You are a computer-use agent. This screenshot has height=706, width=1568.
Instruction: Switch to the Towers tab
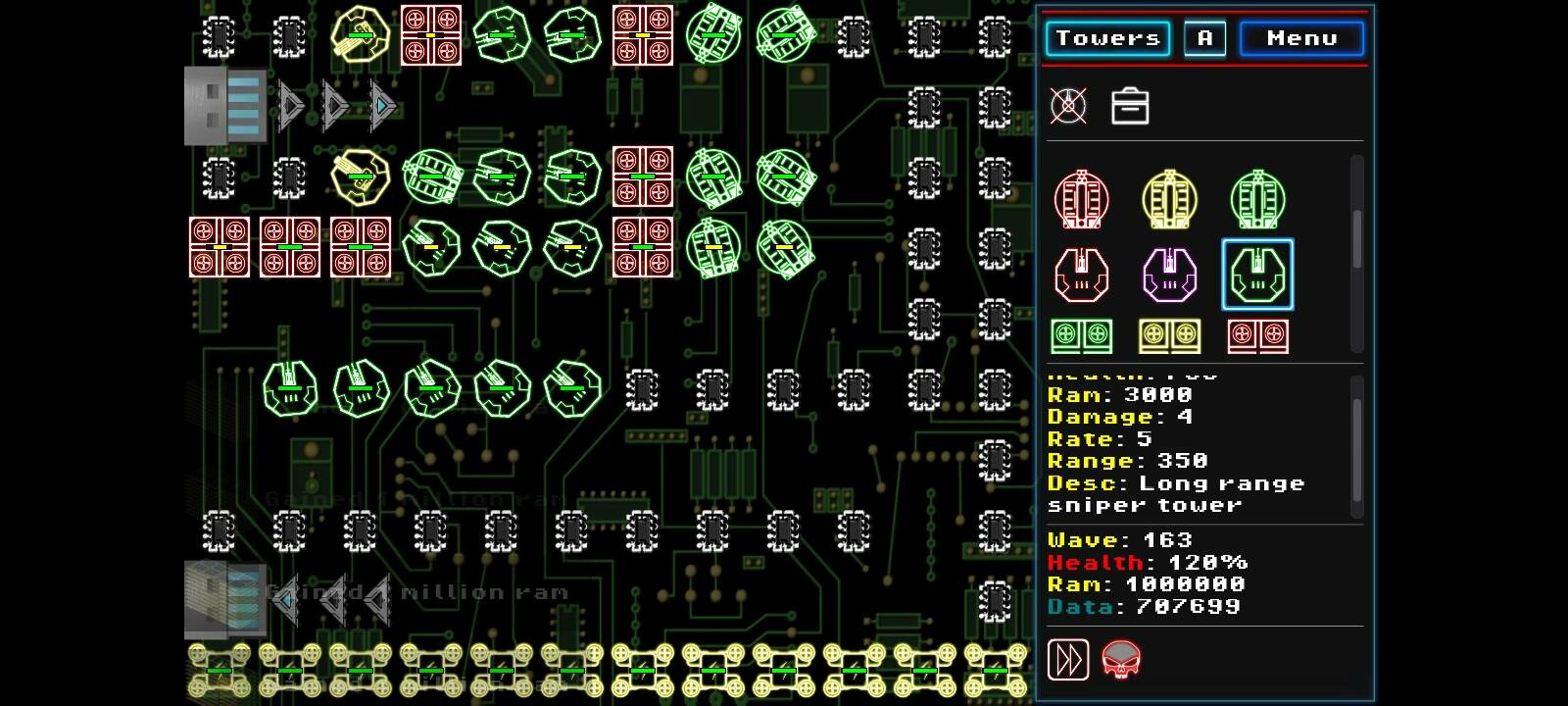point(1106,38)
